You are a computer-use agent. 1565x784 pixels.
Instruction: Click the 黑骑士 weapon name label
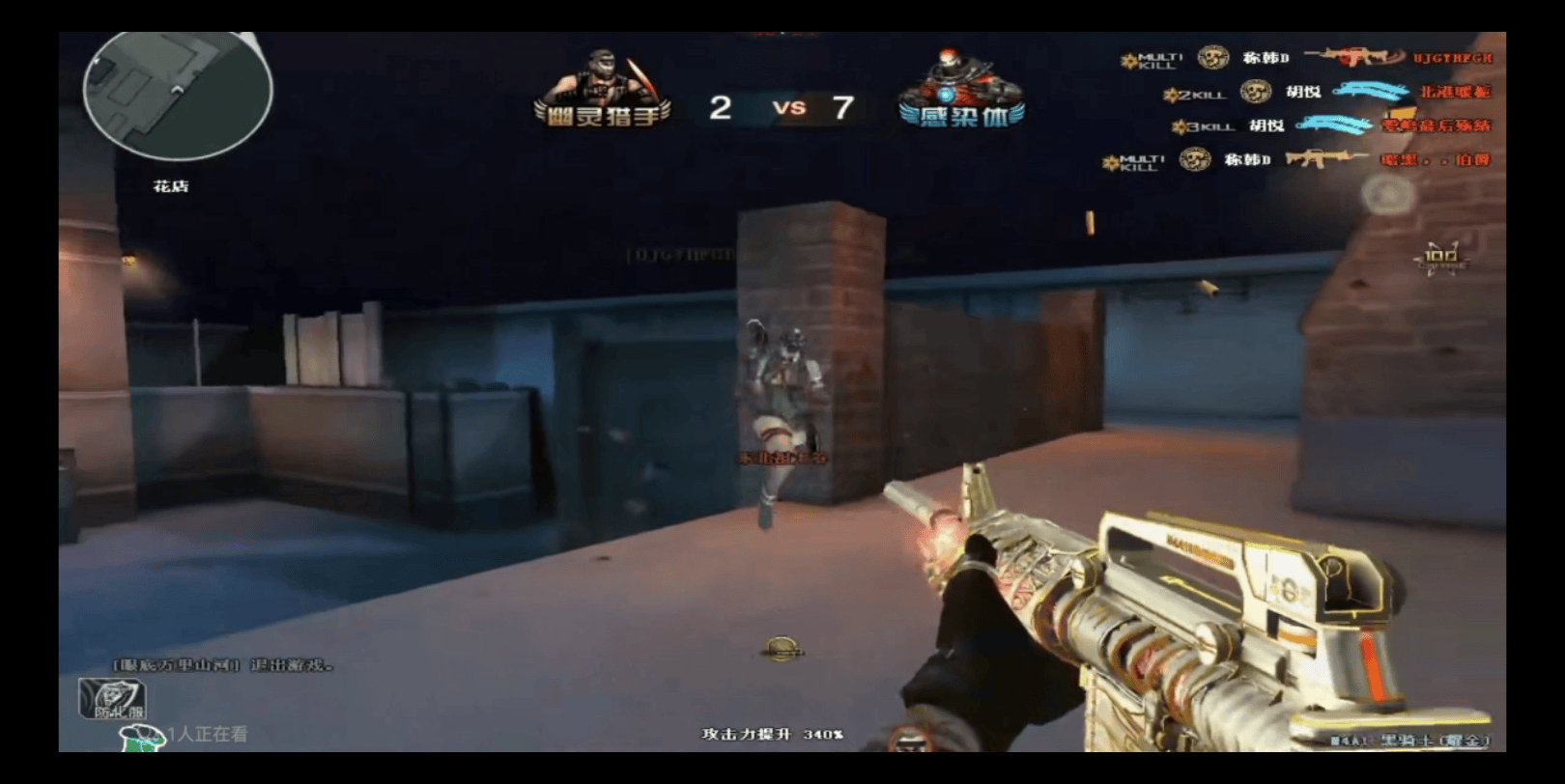[1412, 741]
